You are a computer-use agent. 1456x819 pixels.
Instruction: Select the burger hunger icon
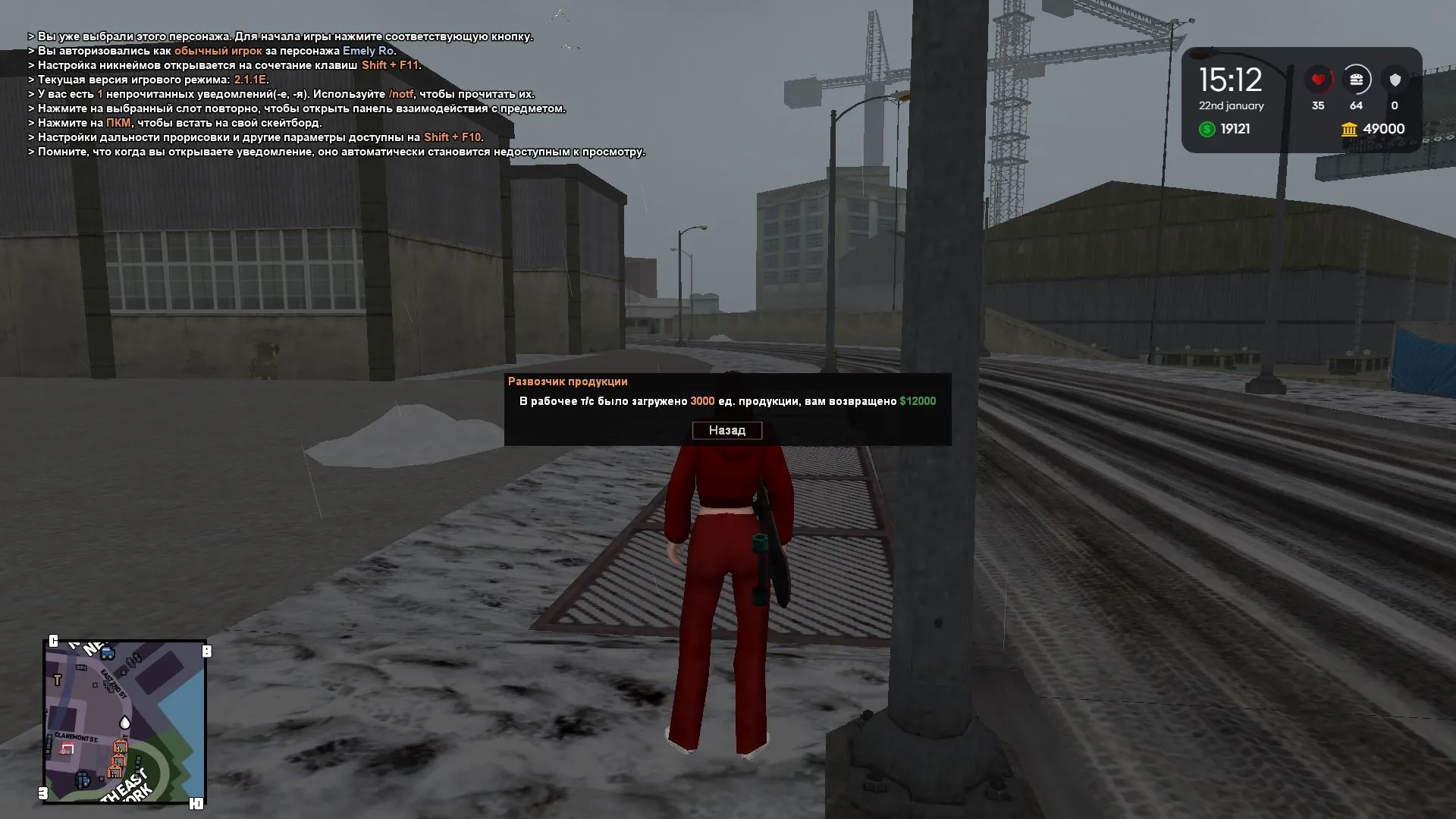click(x=1358, y=79)
